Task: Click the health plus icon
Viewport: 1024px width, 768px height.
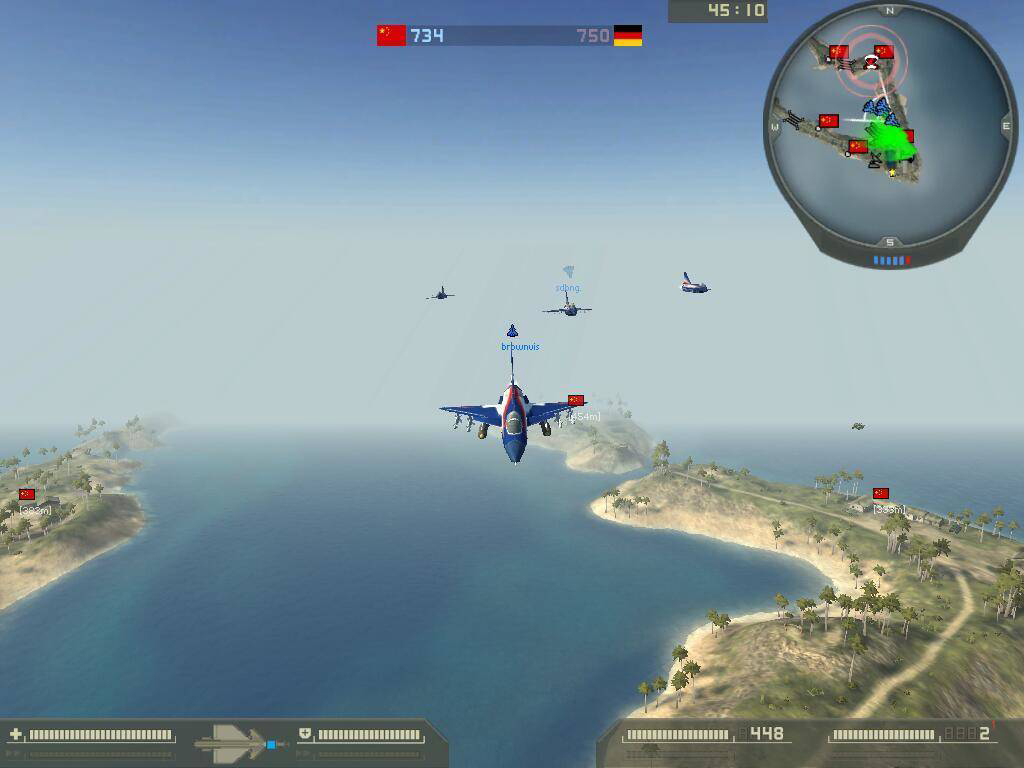Action: [15, 735]
